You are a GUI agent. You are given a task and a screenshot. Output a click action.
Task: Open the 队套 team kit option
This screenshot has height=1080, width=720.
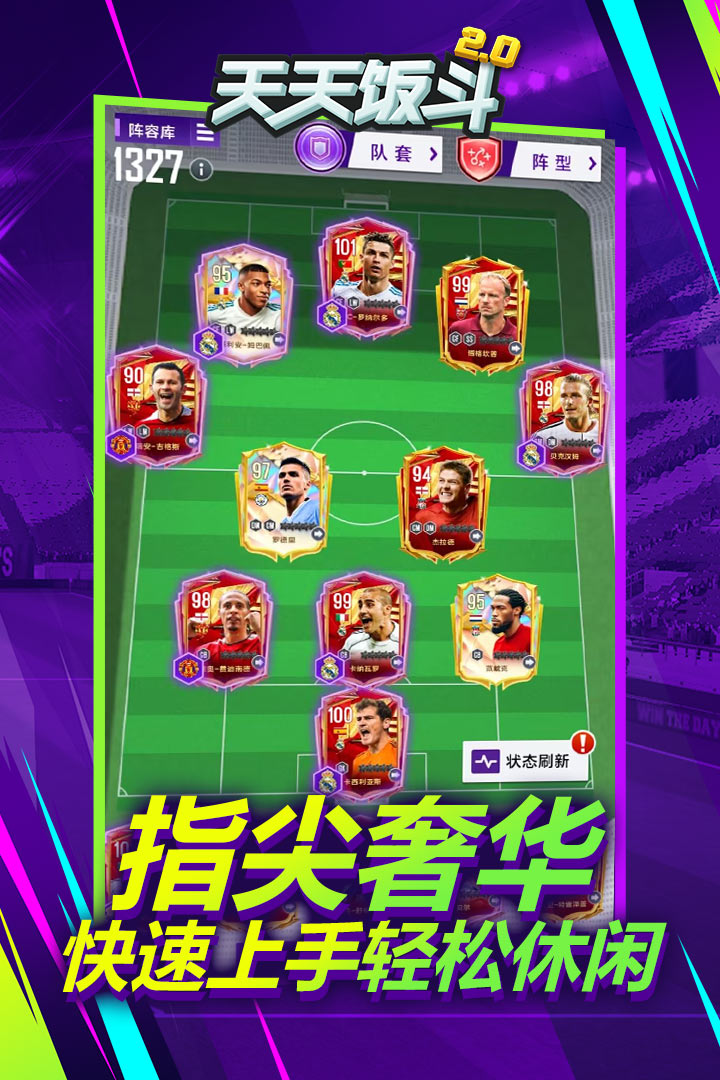391,154
